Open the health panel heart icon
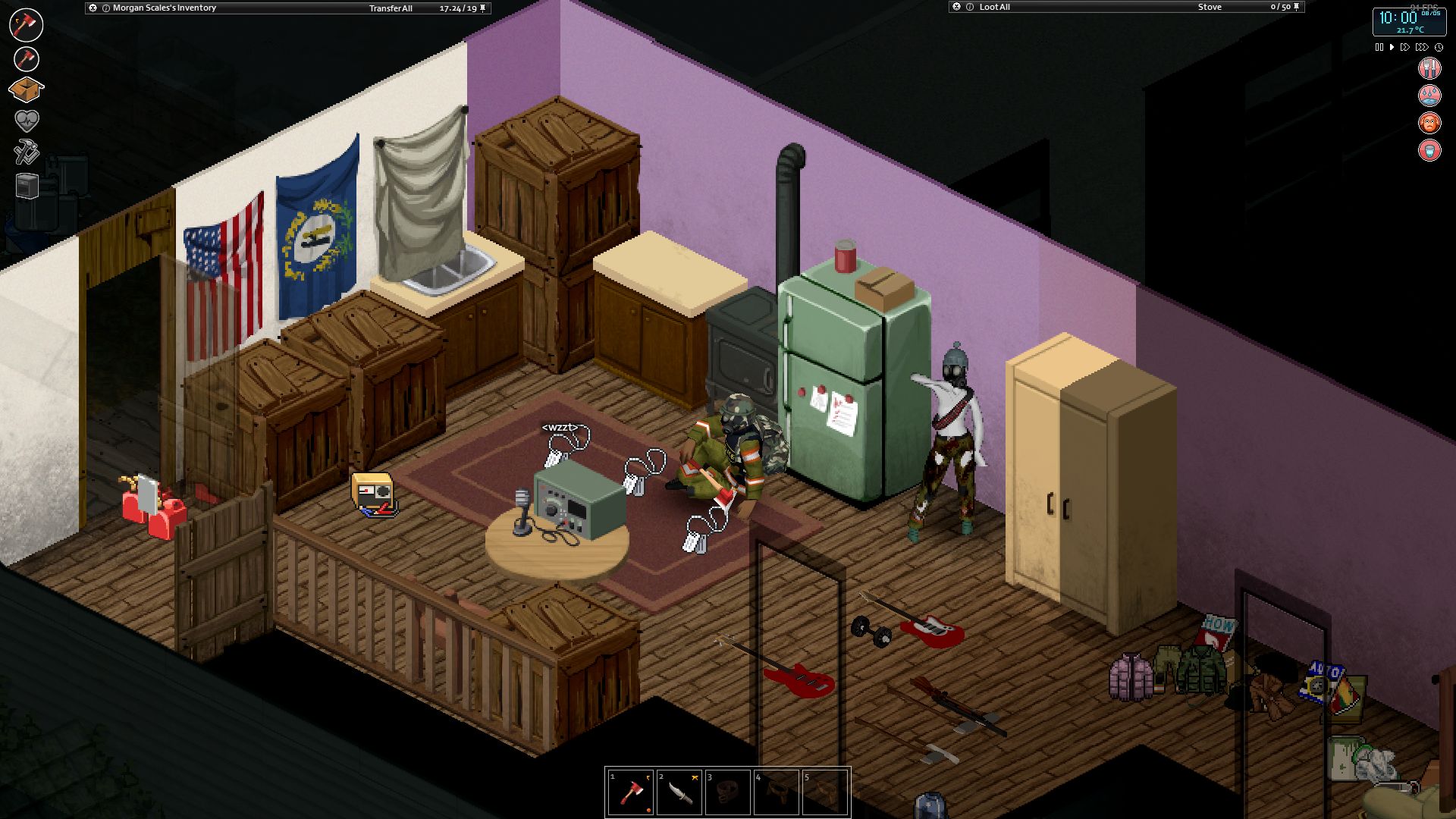 [27, 121]
